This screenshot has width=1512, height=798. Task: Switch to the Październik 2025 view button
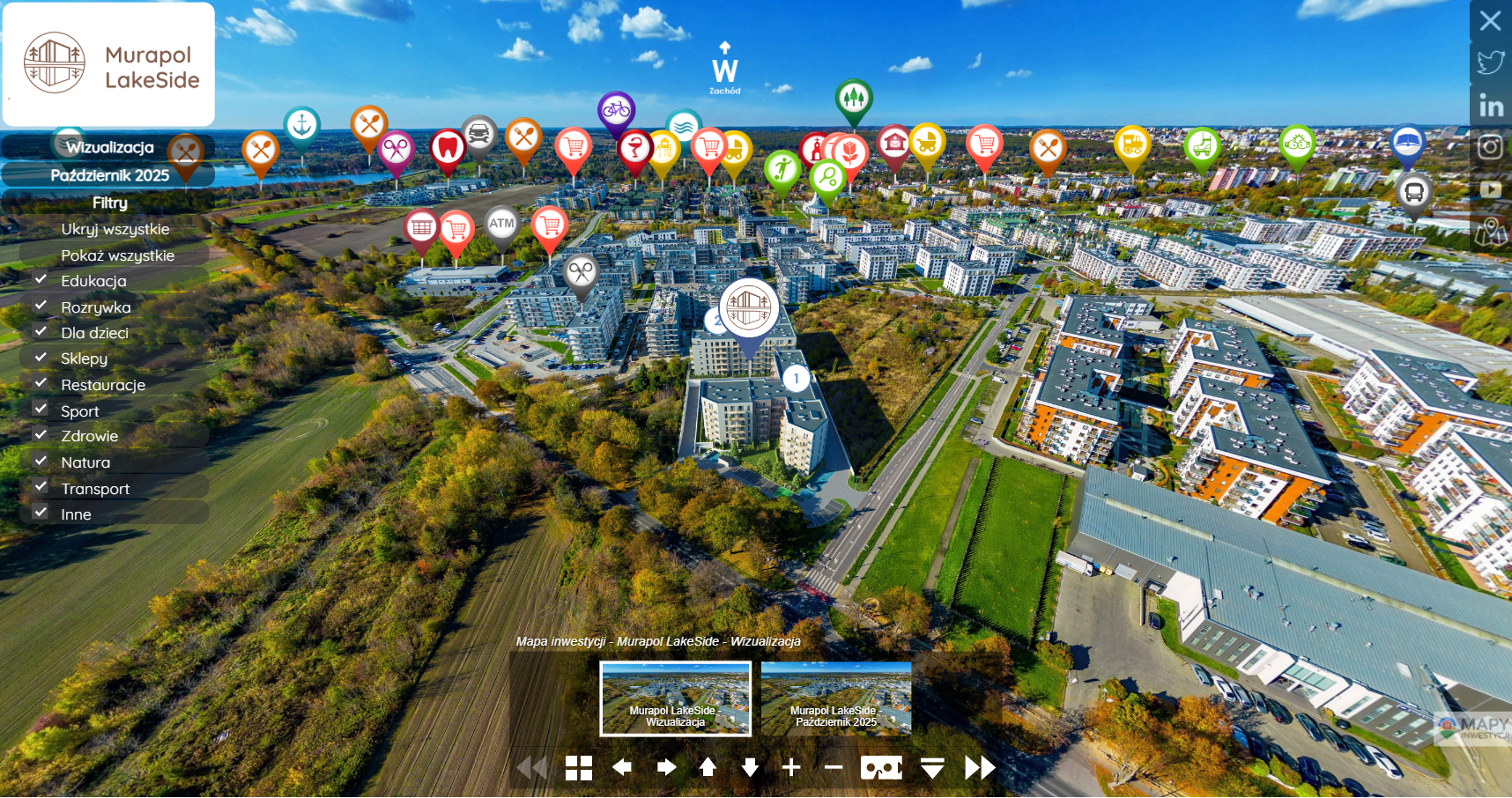pos(109,175)
